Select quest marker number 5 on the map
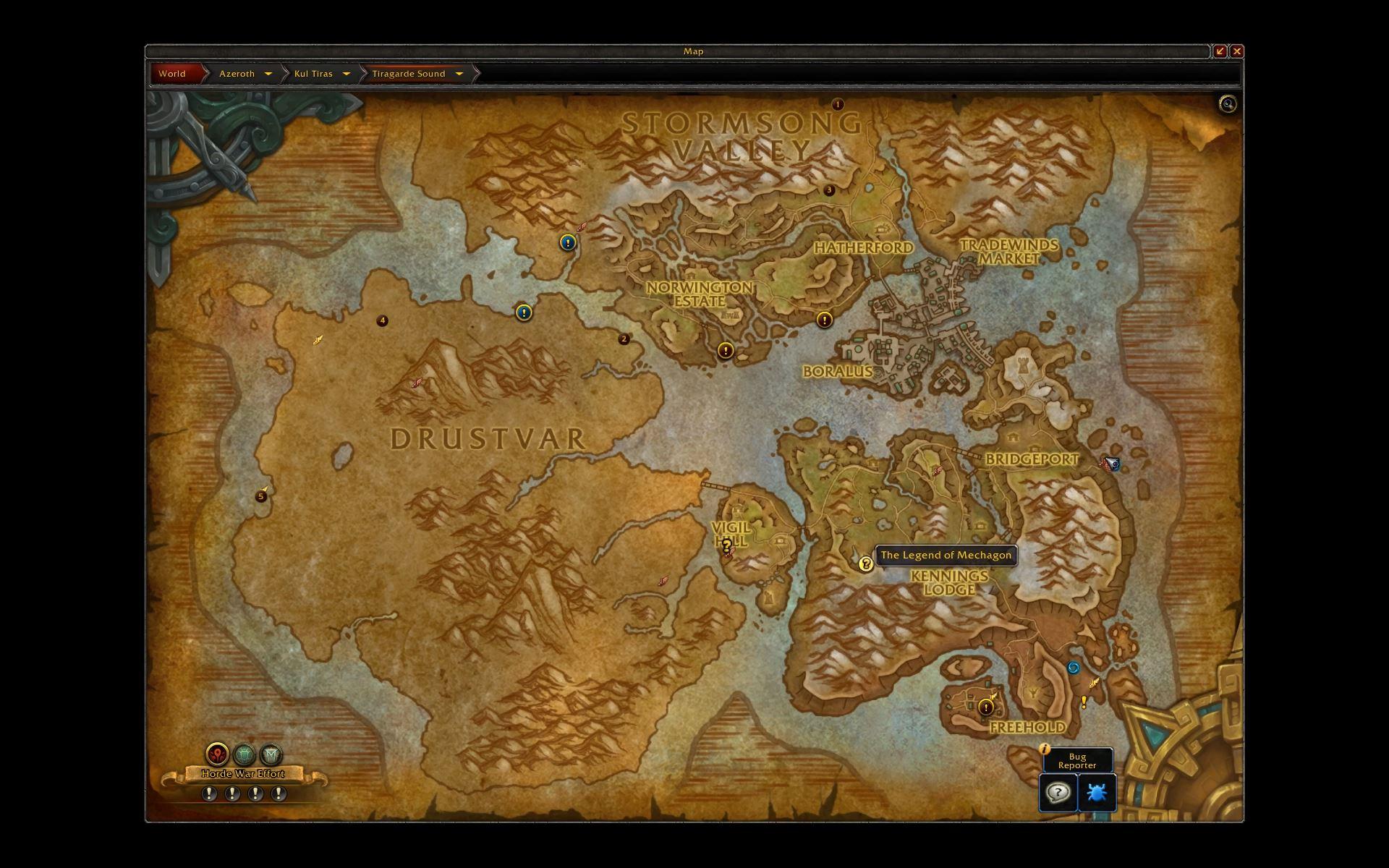The width and height of the screenshot is (1389, 868). pos(261,496)
